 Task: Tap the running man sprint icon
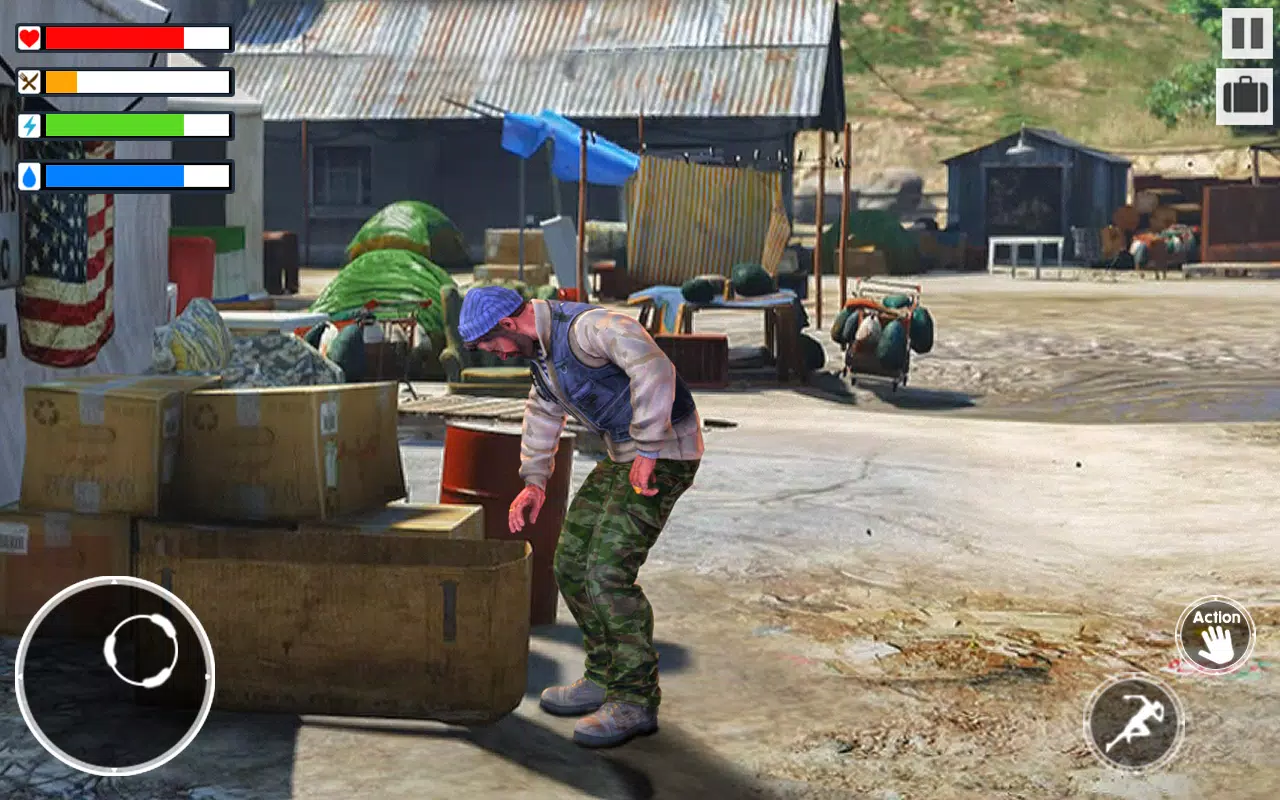[x=1135, y=720]
